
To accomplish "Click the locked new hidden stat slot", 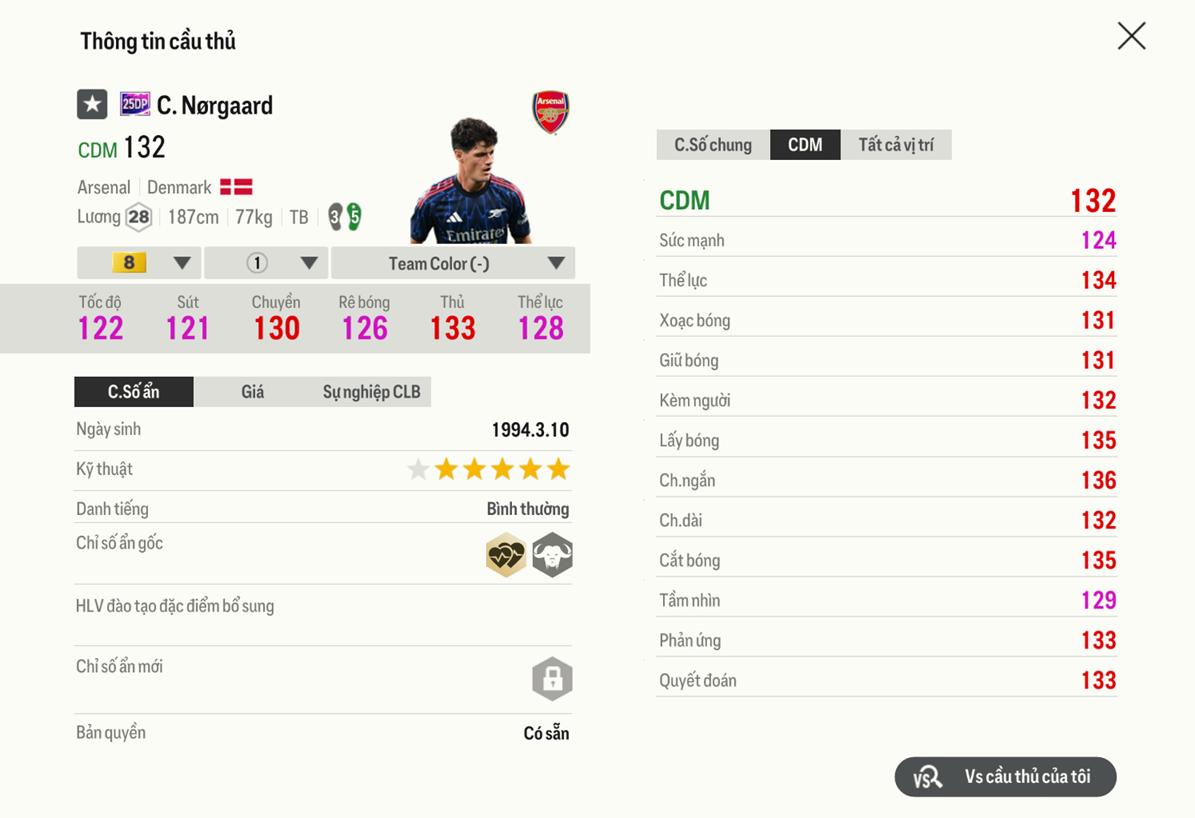I will pyautogui.click(x=552, y=679).
